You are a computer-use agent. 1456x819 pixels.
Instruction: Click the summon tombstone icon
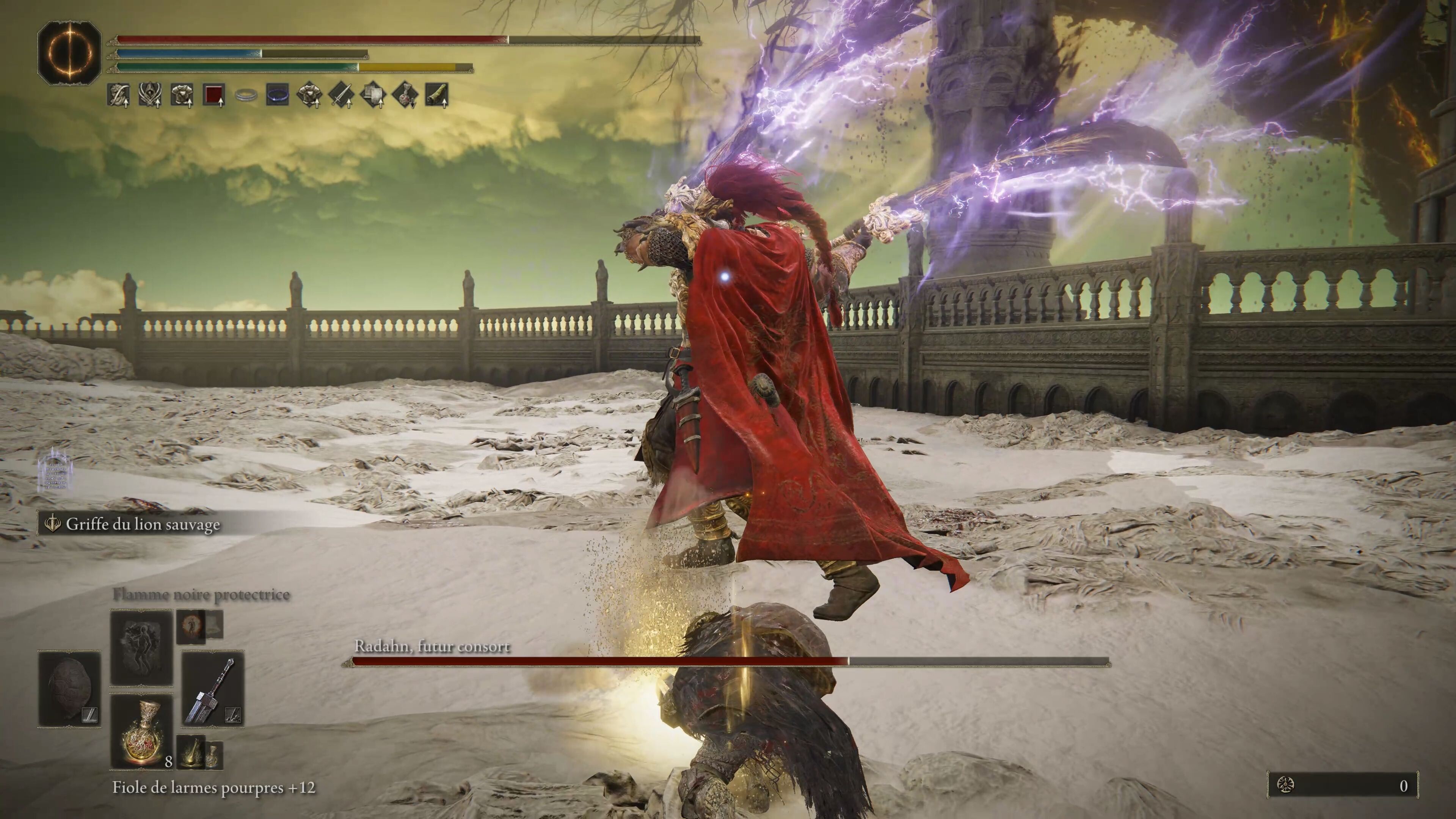[55, 469]
